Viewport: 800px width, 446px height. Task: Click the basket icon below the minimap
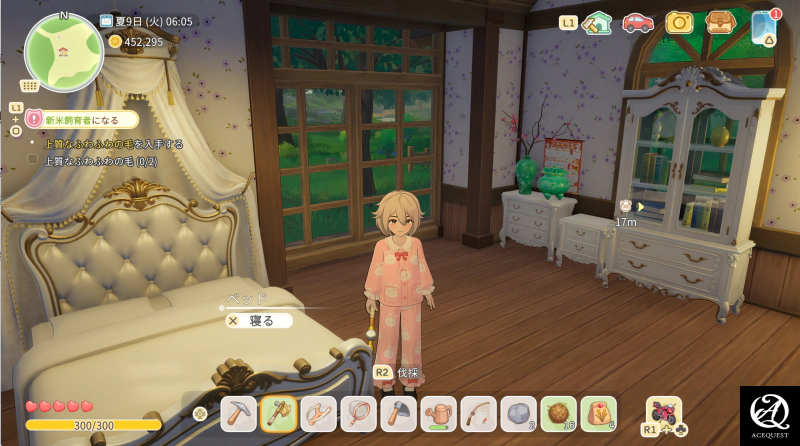pyautogui.click(x=31, y=85)
